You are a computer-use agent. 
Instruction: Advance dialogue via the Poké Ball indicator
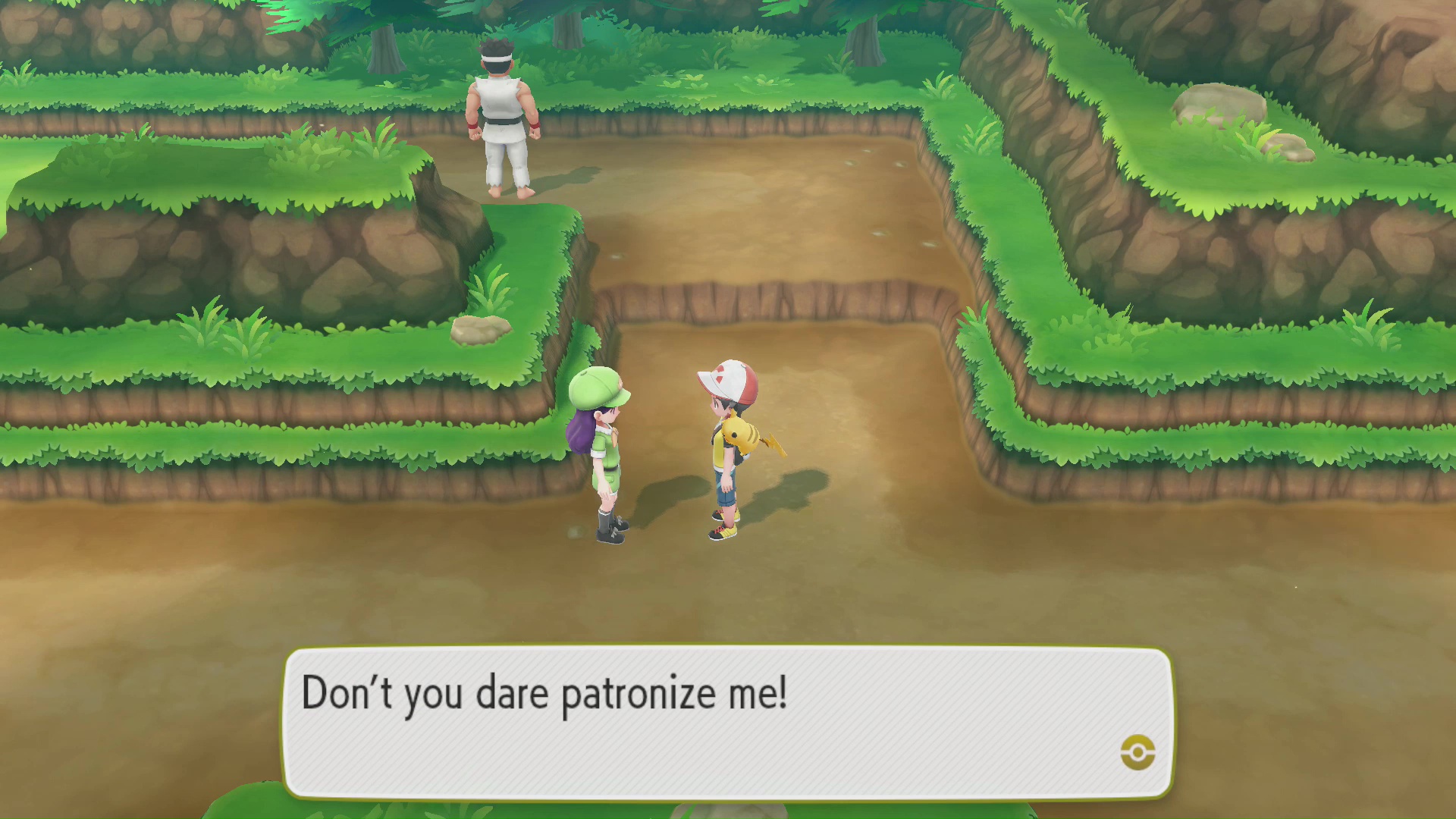tap(1137, 752)
